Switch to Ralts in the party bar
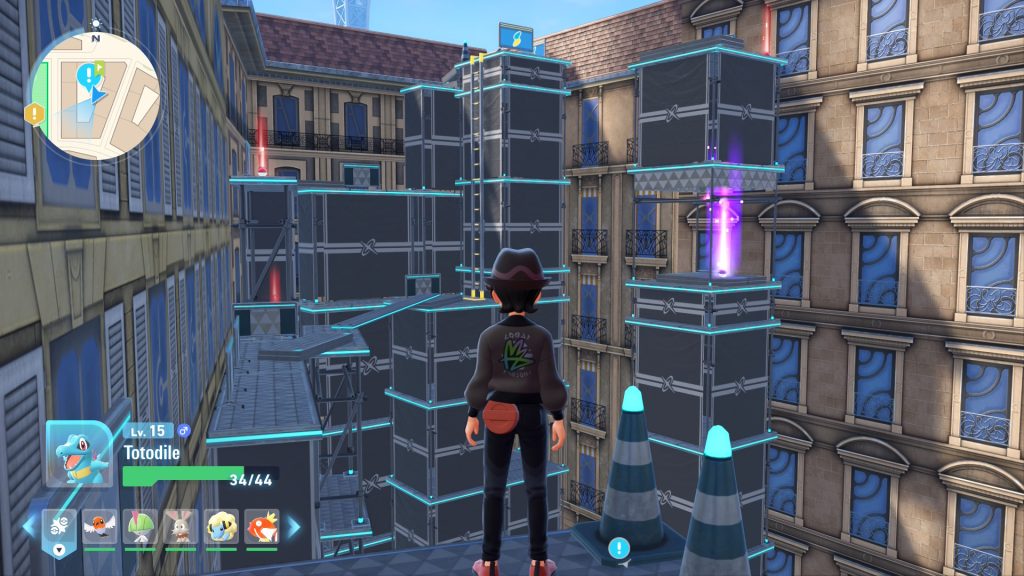Image resolution: width=1024 pixels, height=576 pixels. coord(138,526)
